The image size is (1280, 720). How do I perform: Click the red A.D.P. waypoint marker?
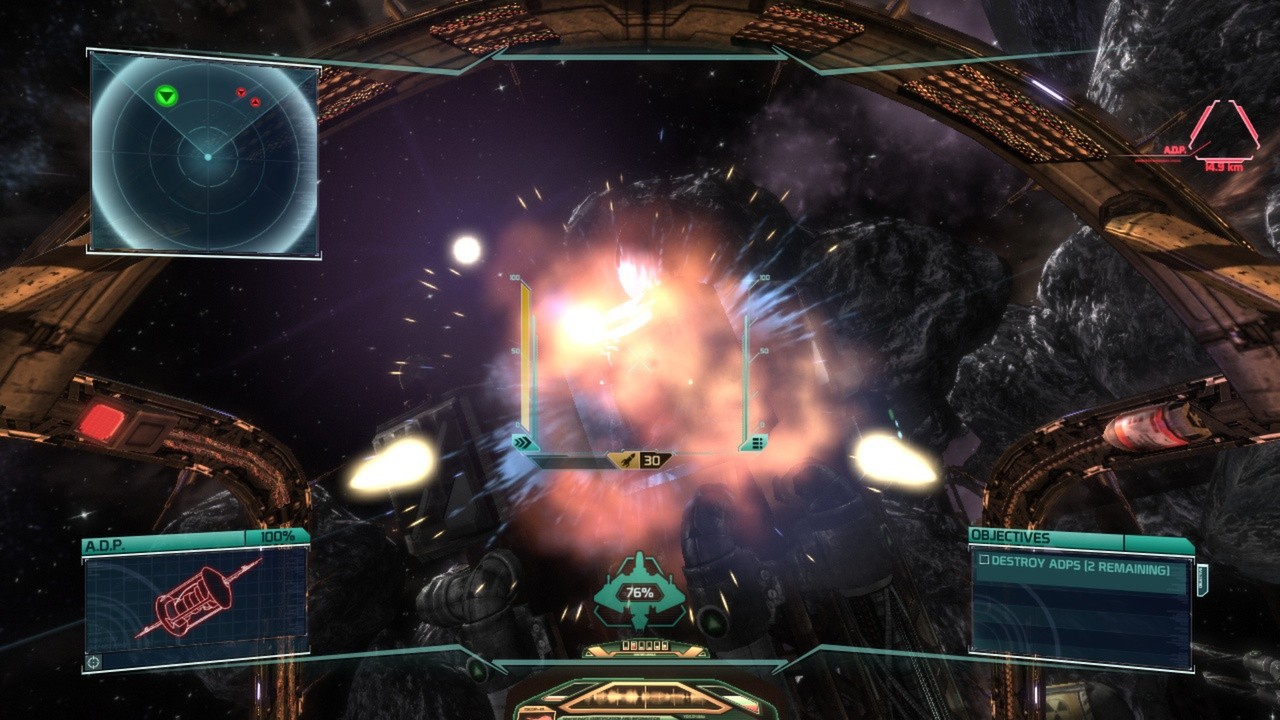point(1223,129)
